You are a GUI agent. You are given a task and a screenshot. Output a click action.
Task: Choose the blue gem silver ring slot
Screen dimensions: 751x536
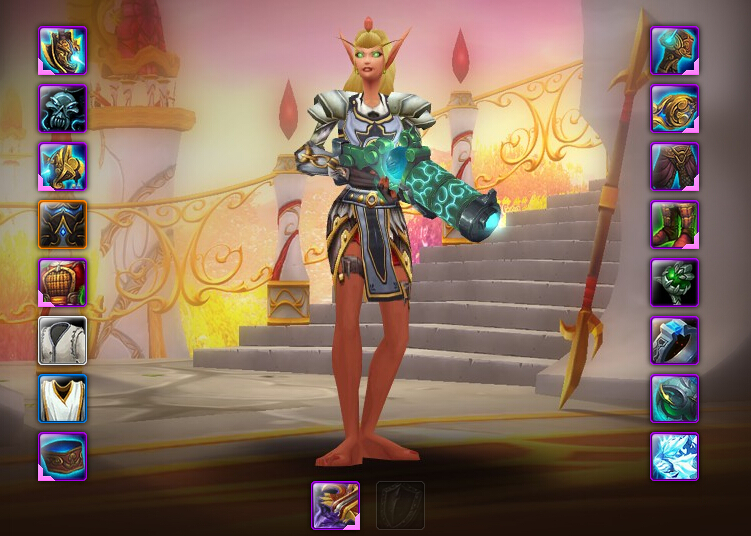[675, 341]
